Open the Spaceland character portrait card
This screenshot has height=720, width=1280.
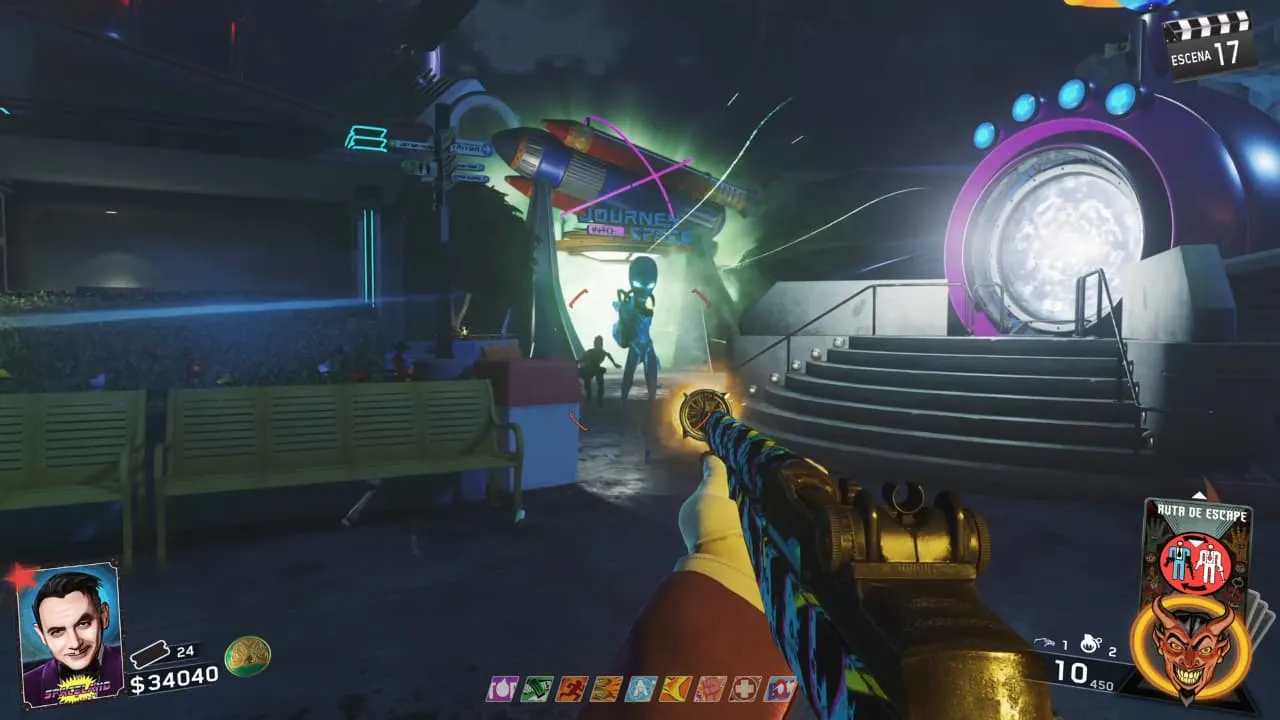(70, 635)
